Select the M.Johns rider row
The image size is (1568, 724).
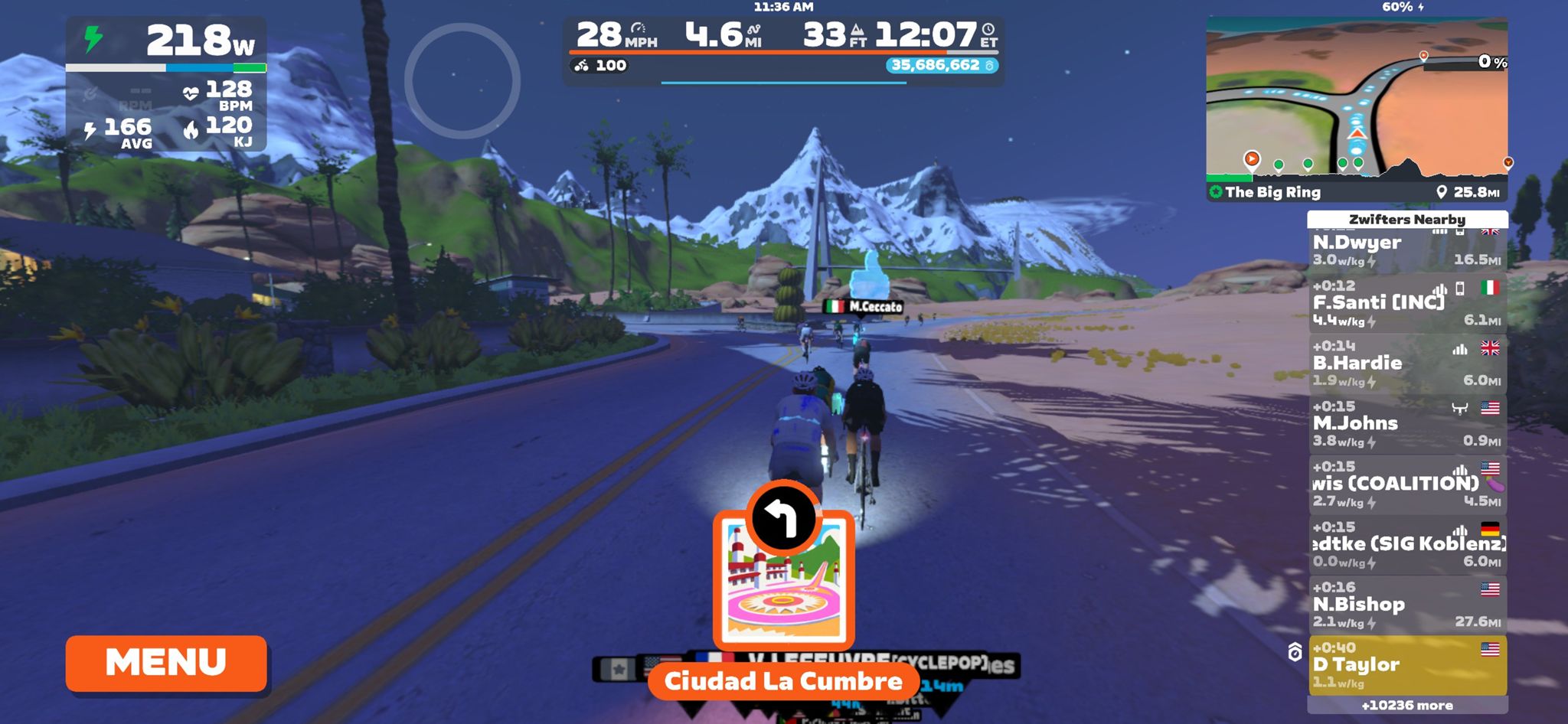(x=1406, y=424)
